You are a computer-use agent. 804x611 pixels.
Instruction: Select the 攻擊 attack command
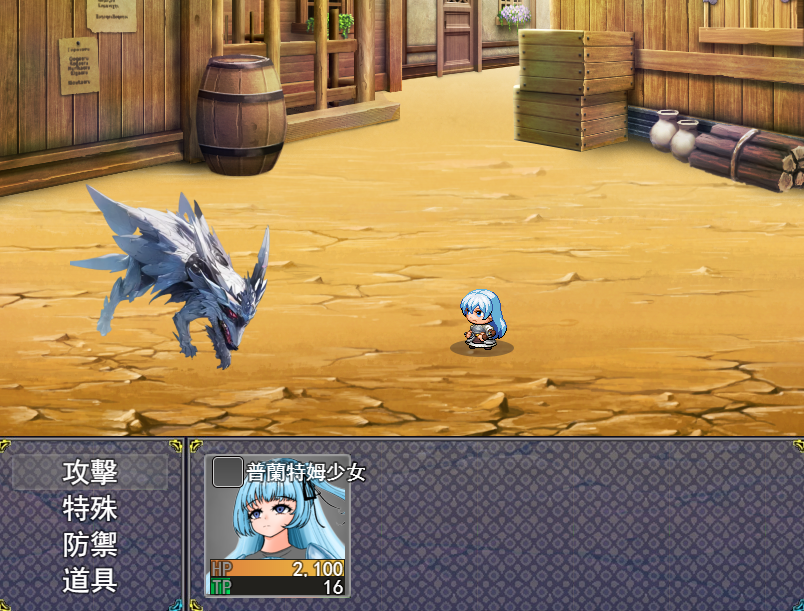pyautogui.click(x=90, y=472)
